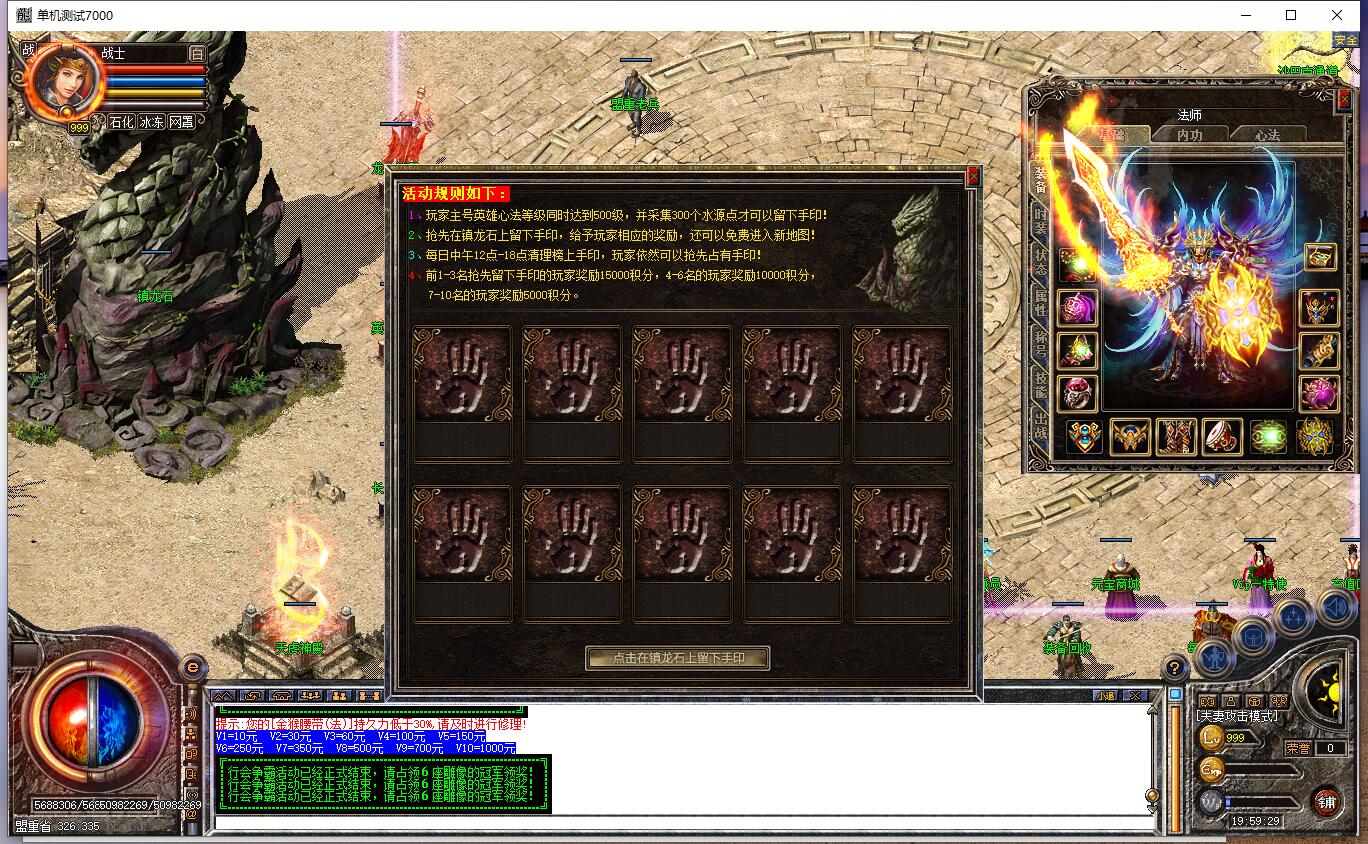Screen dimensions: 1368x844
Task: Show the 状态 side tab
Action: [1040, 264]
